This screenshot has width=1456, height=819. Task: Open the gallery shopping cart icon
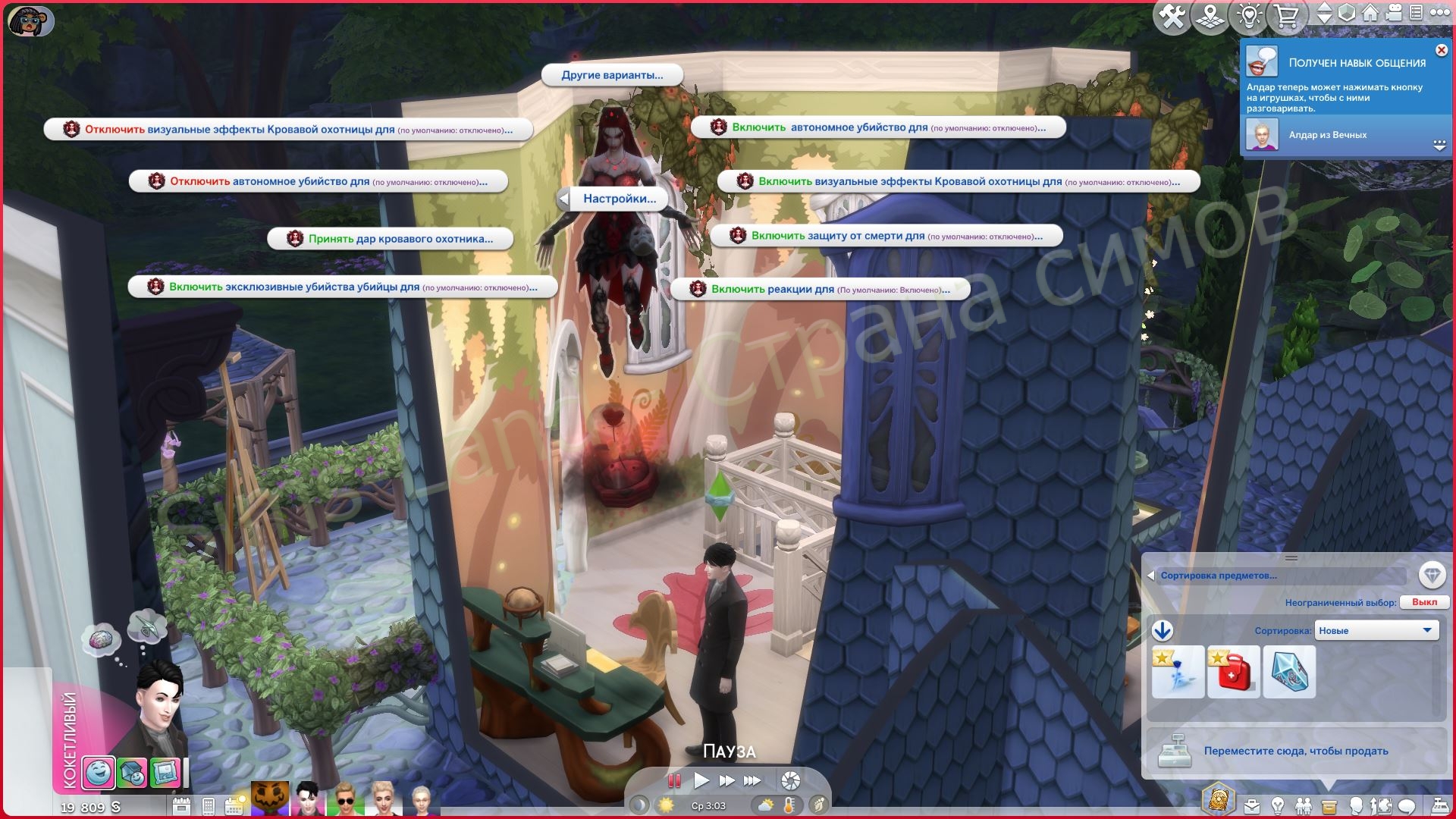click(1286, 14)
